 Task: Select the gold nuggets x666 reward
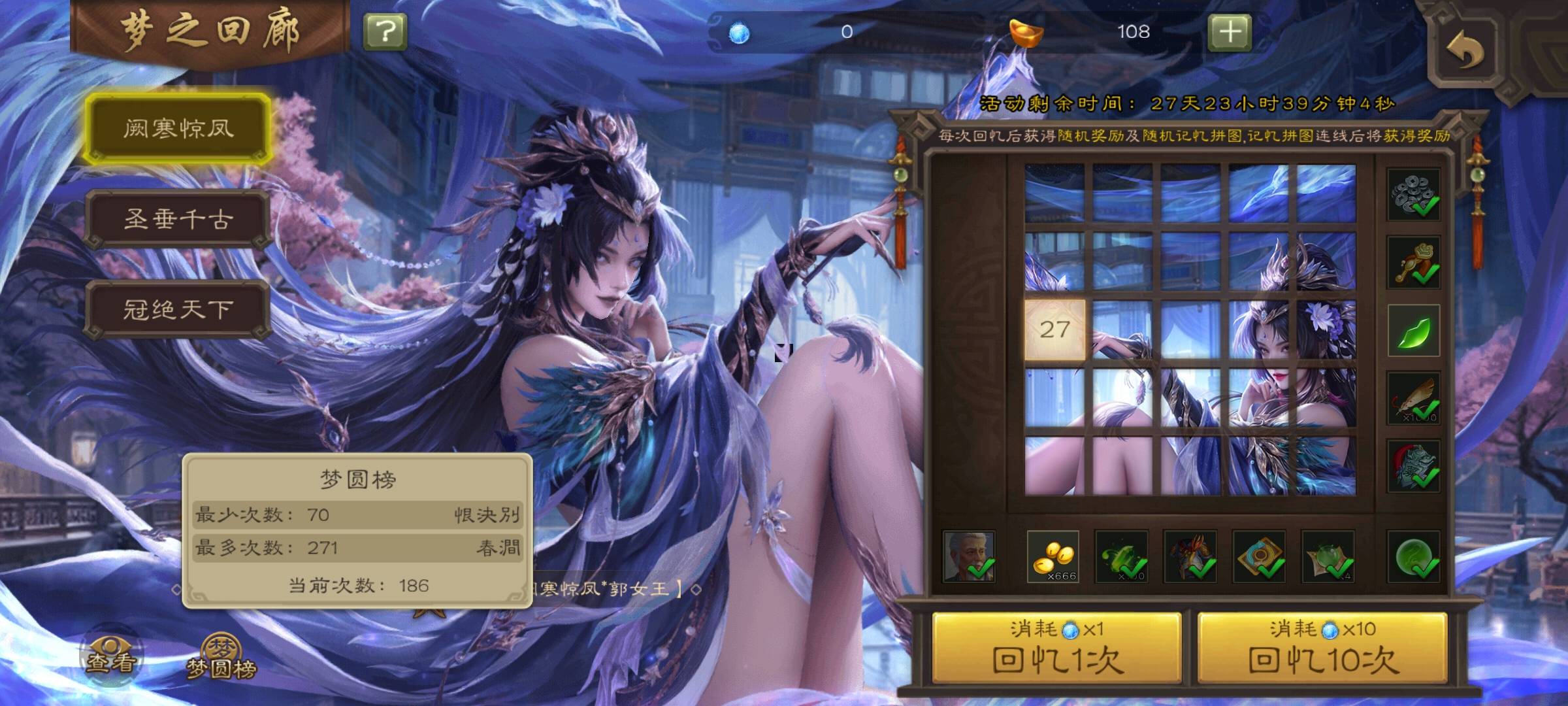pos(1053,557)
